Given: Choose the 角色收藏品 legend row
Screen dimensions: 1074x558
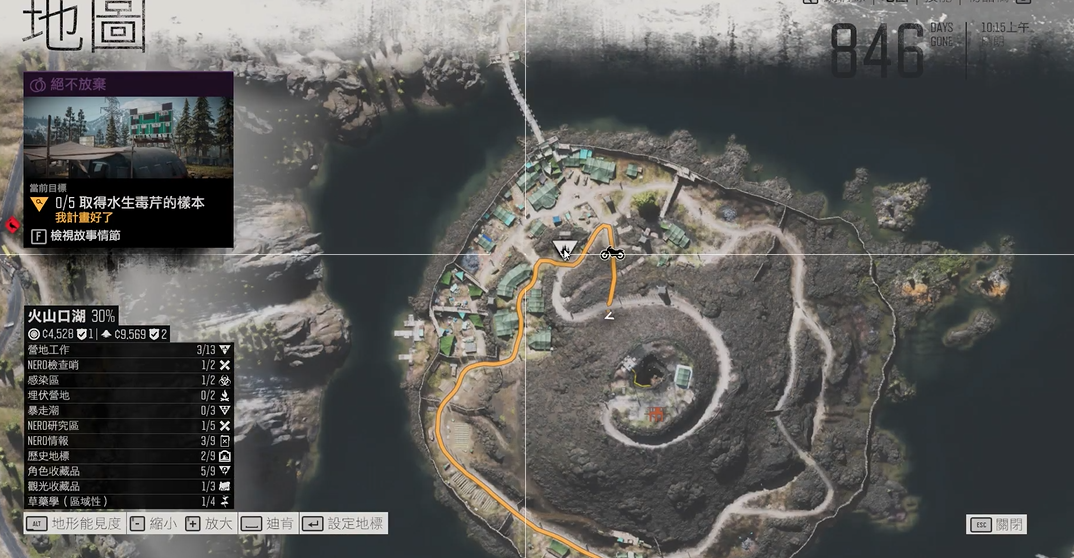Looking at the screenshot, I should pyautogui.click(x=129, y=471).
